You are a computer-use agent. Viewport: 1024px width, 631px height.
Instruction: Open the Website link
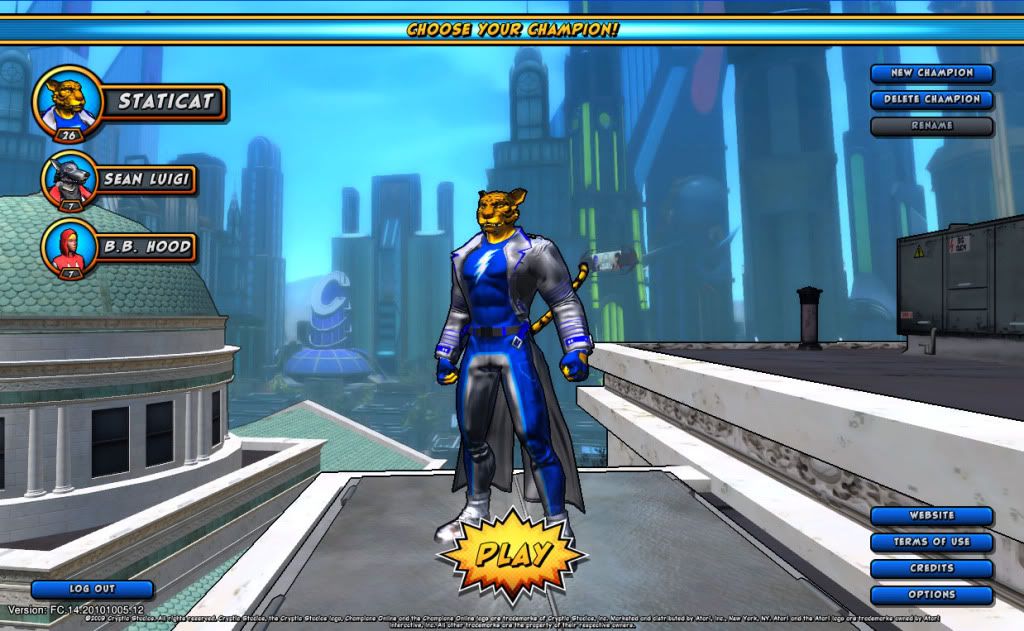coord(931,516)
